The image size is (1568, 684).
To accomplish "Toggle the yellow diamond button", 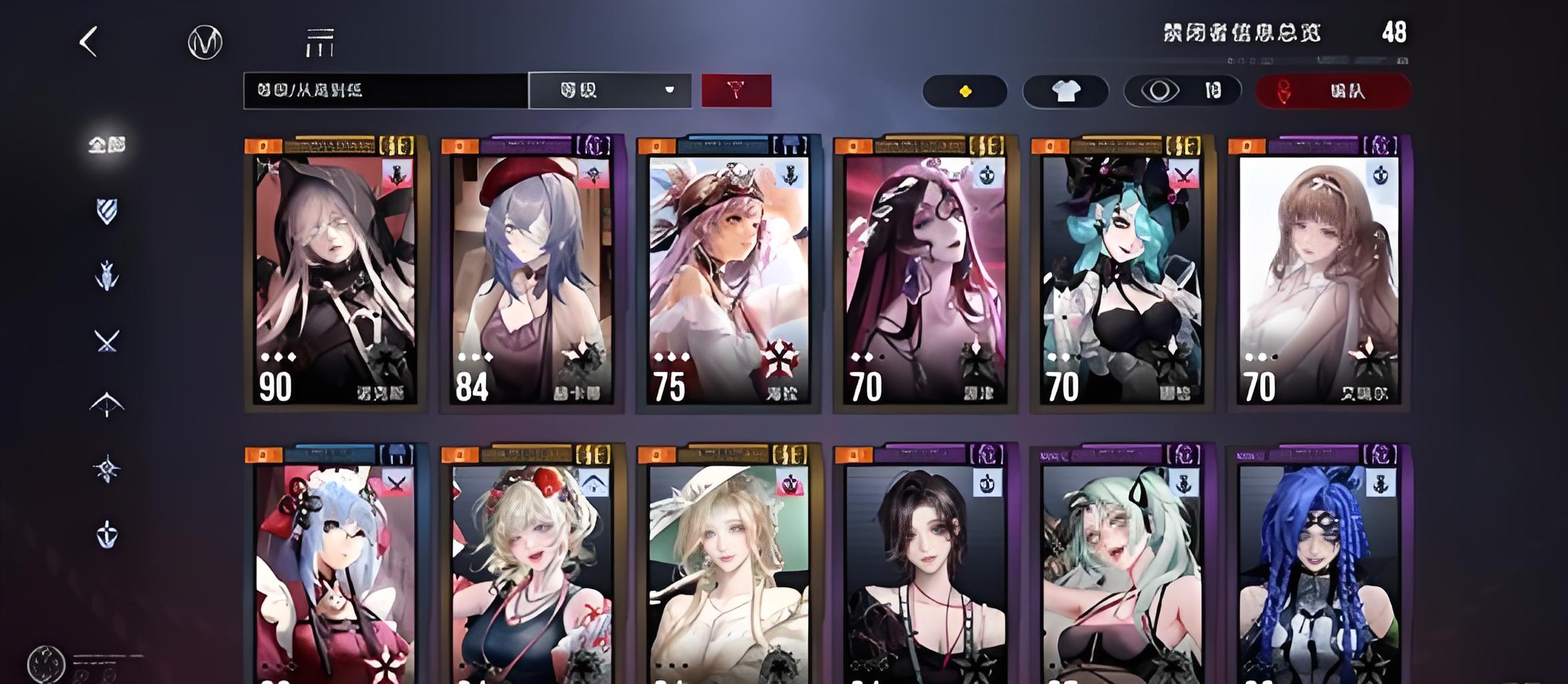I will click(964, 91).
